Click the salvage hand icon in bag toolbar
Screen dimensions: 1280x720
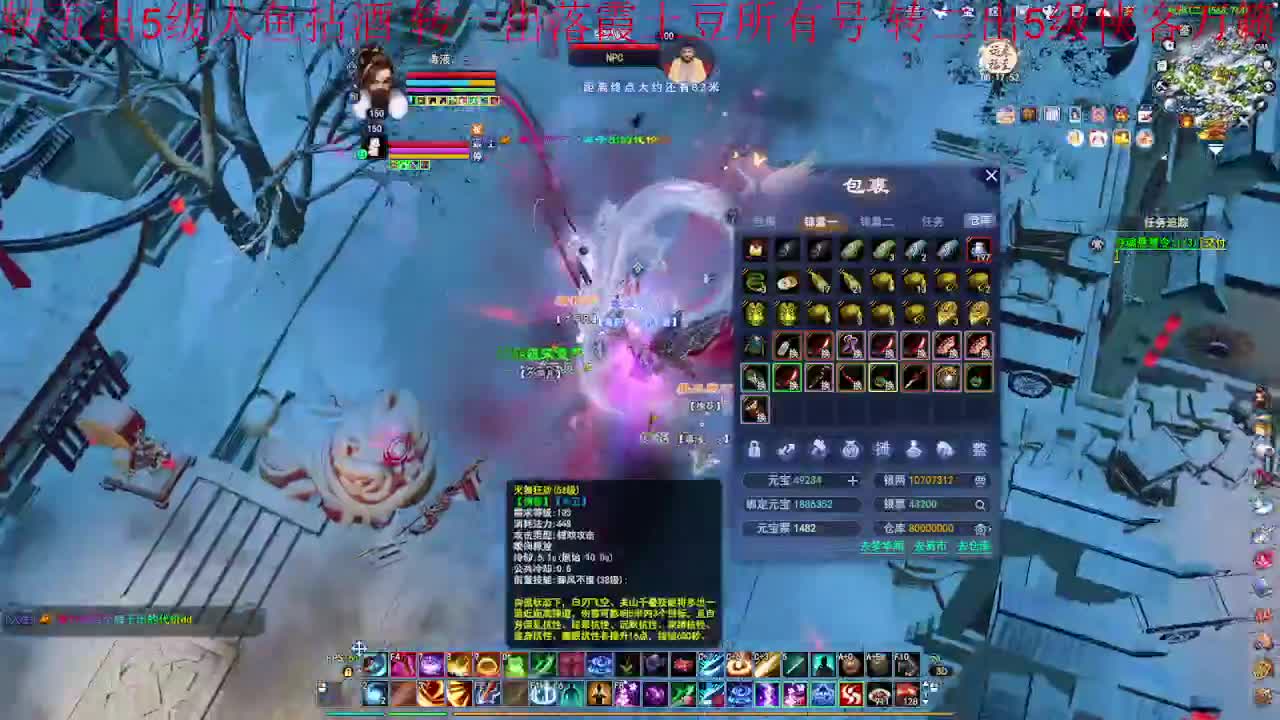click(x=818, y=450)
